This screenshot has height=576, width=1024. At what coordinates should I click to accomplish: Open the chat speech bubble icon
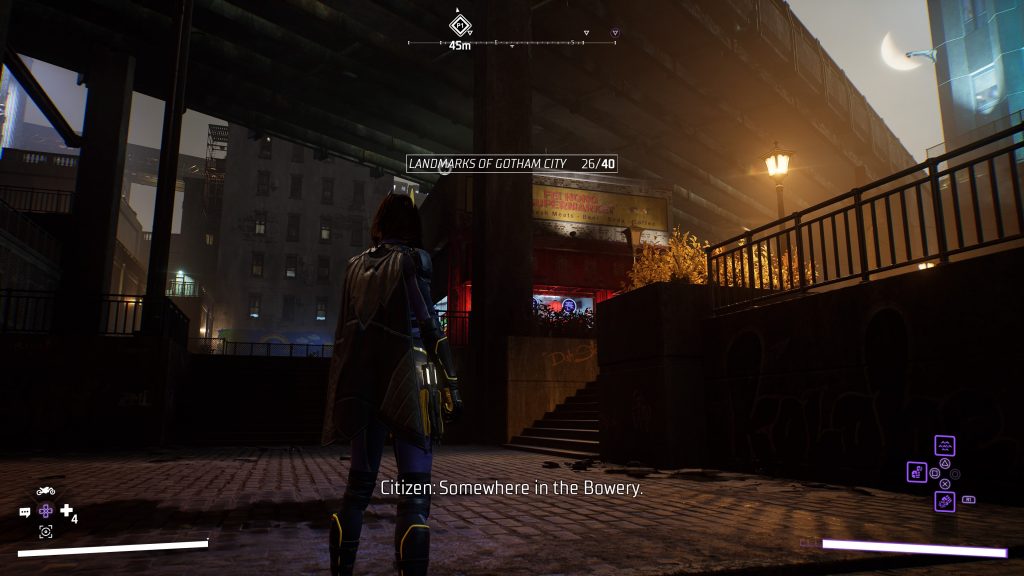tap(25, 511)
